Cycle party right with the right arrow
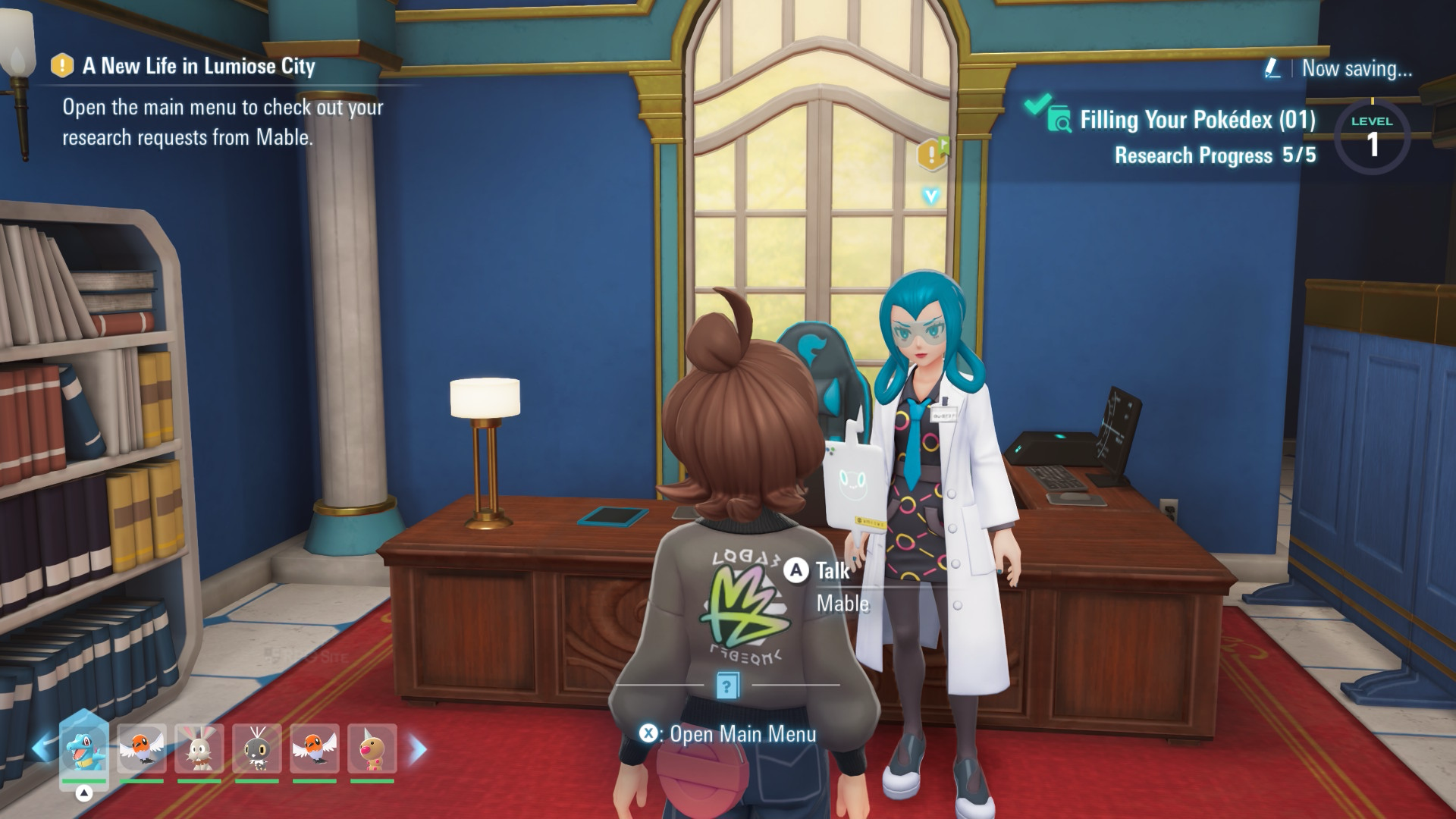1456x819 pixels. (418, 749)
